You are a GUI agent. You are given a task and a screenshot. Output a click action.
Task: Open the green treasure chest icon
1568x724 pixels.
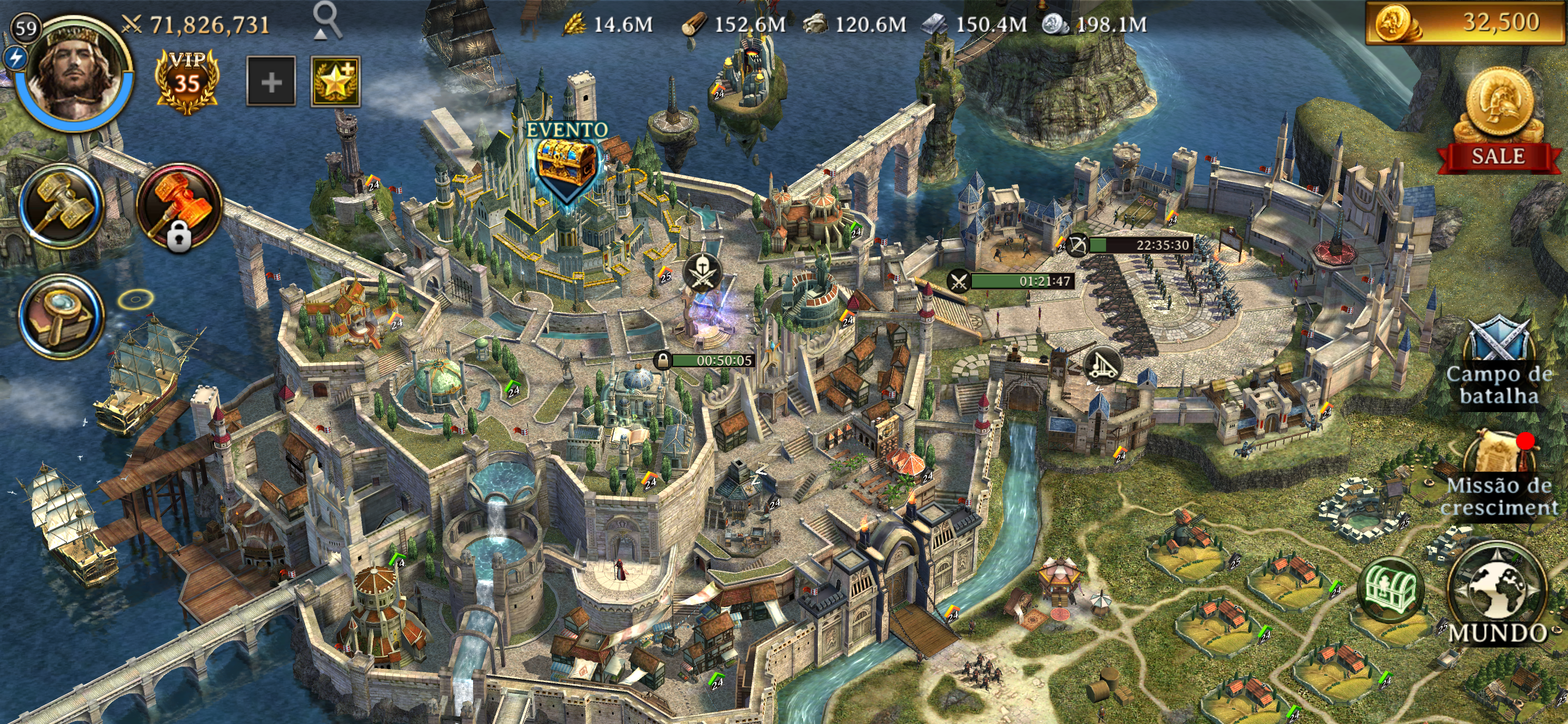click(1390, 589)
